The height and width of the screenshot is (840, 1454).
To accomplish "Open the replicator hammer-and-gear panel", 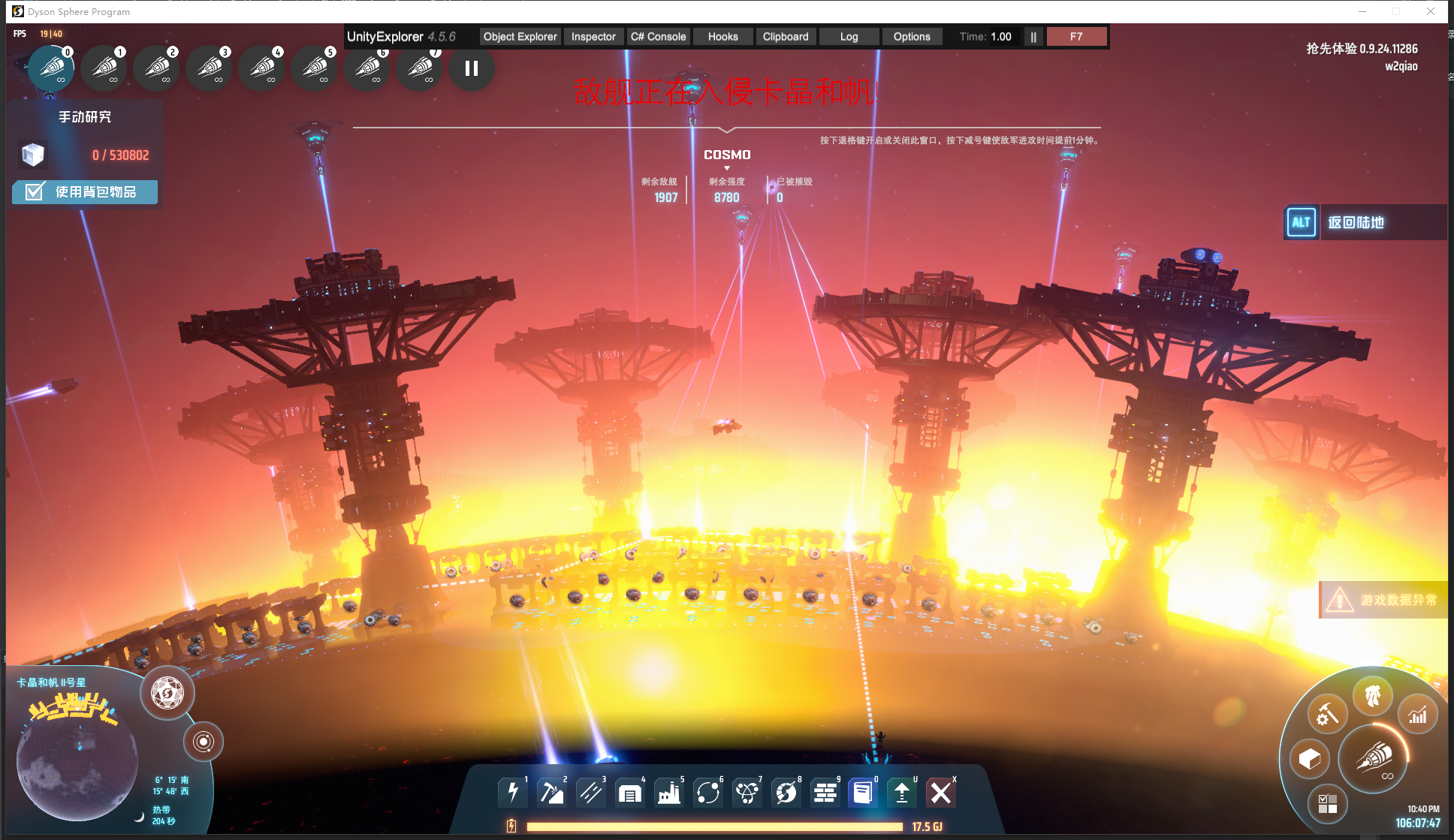I will pos(1327,715).
